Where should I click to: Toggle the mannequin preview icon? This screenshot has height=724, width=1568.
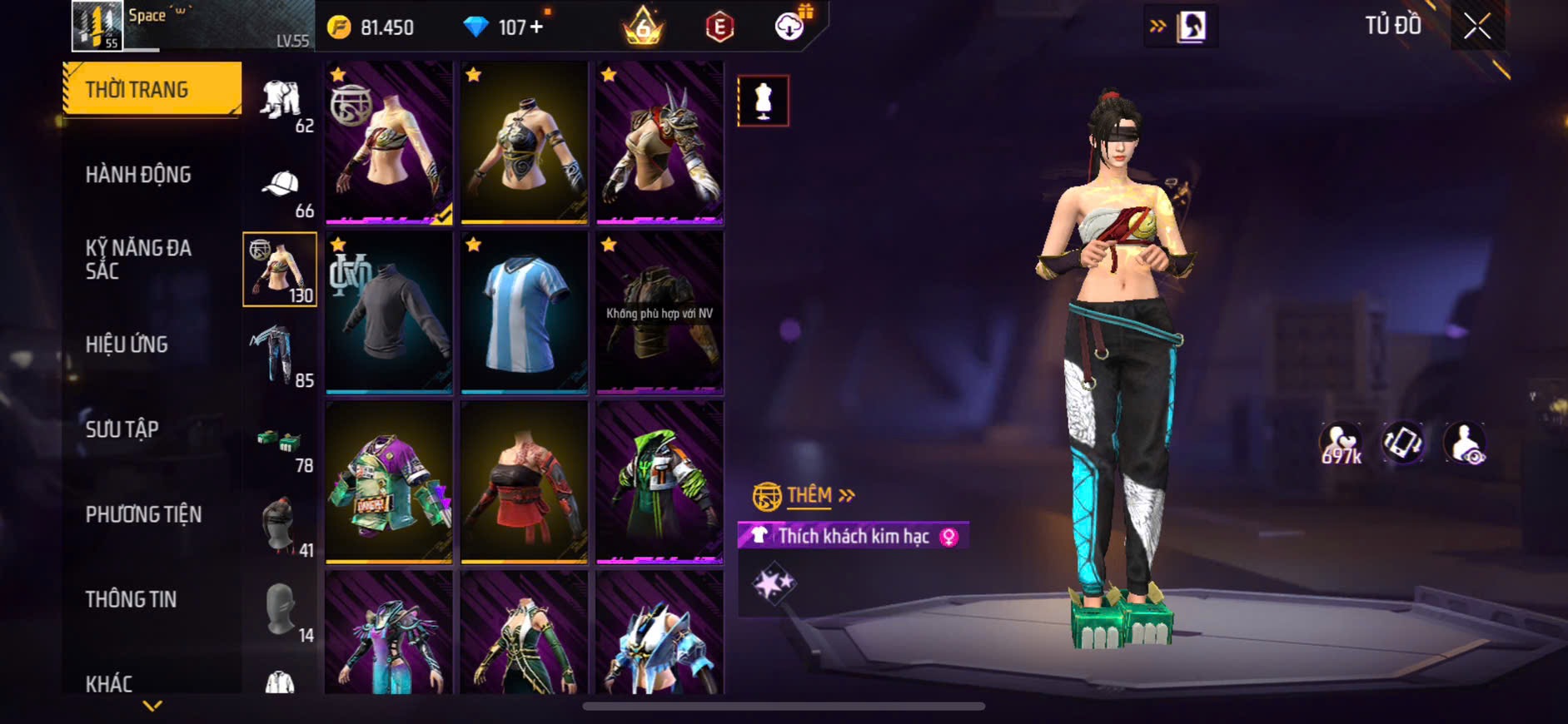tap(763, 102)
